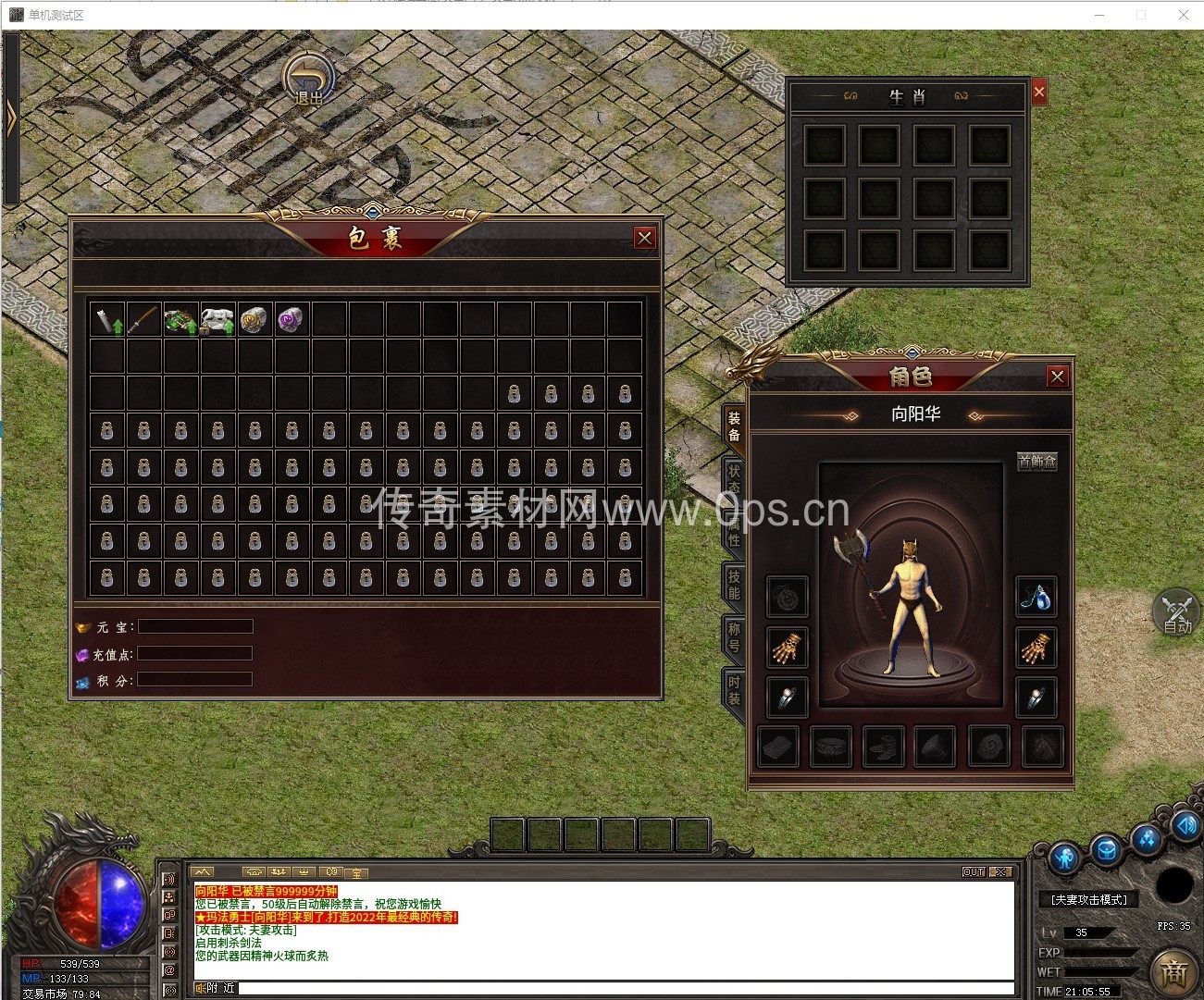Screen dimensions: 1204x1000
Task: Toggle the sound speaker icon
Action: pos(1185,824)
